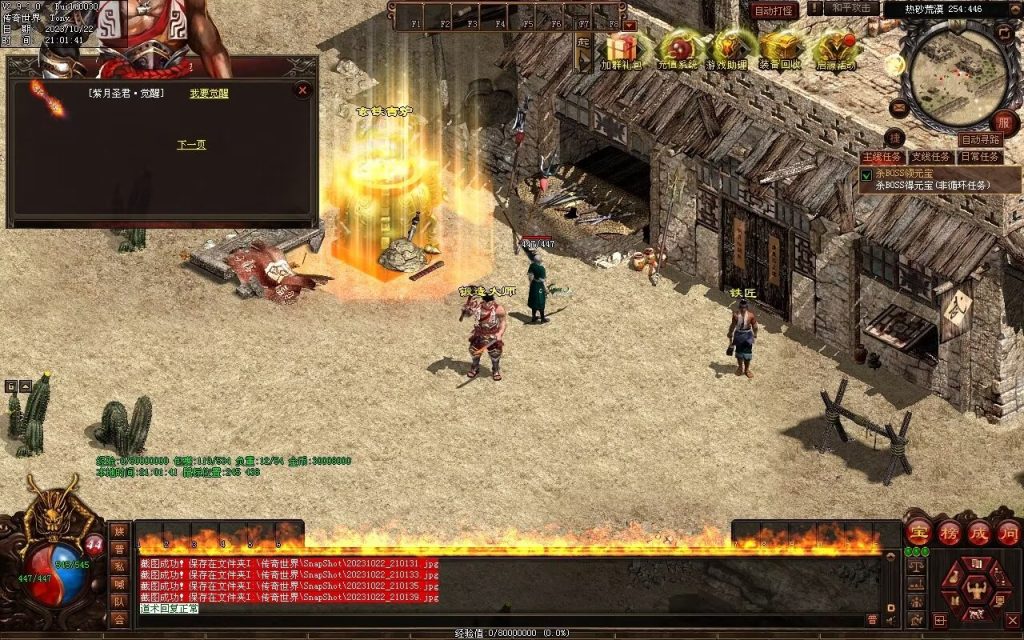Switch to the 日常任务 daily quest tab
This screenshot has width=1024, height=640.
point(979,157)
